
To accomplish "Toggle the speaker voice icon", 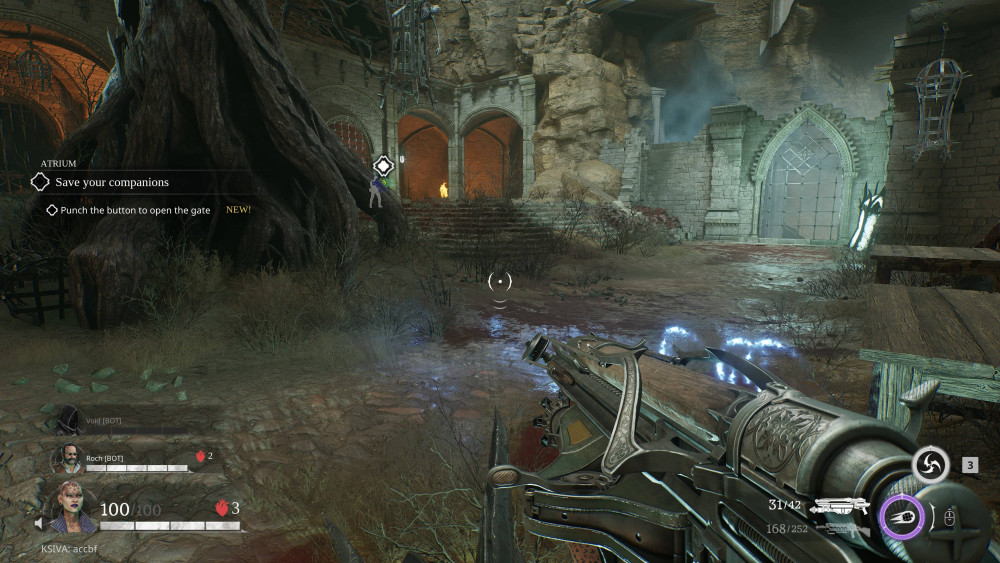I will click(39, 523).
